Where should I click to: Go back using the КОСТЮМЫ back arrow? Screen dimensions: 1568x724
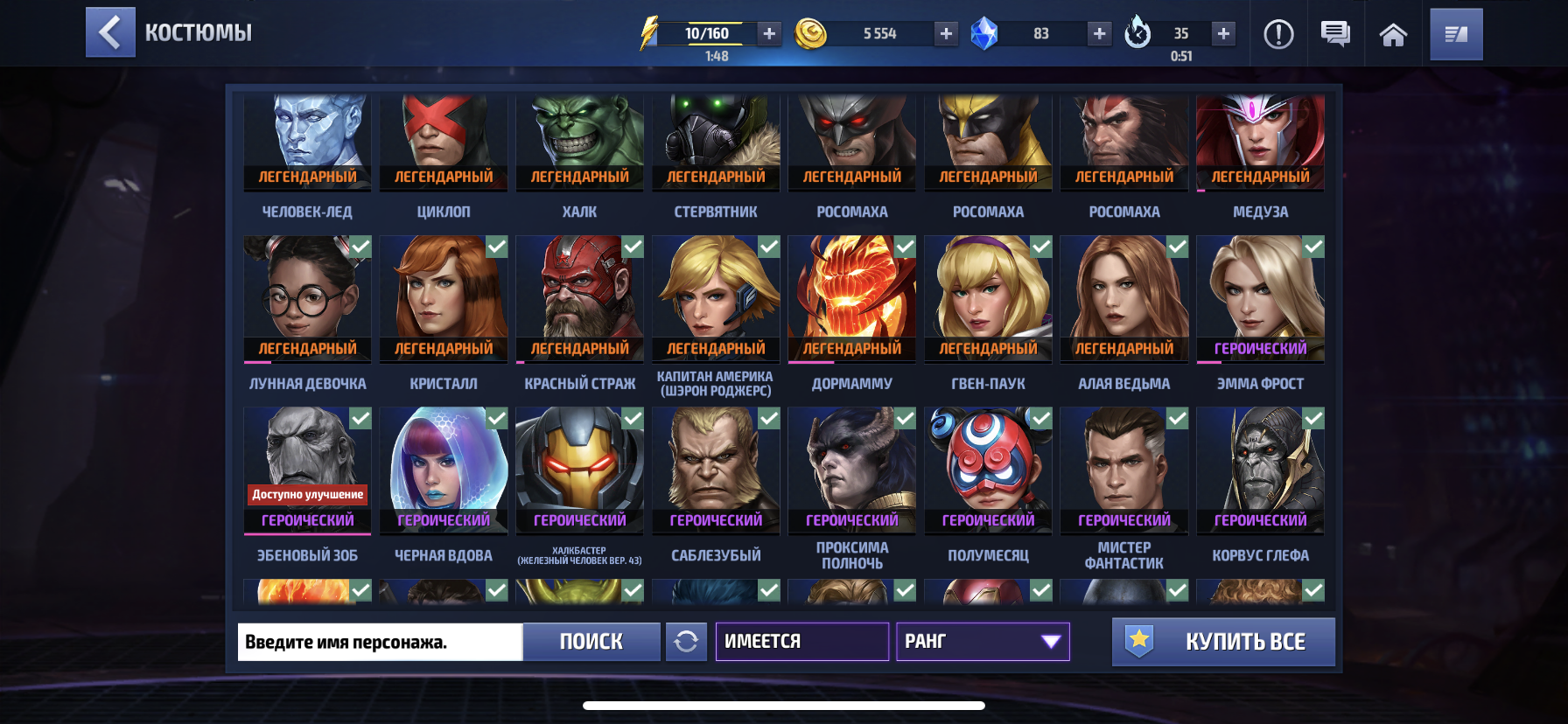[x=110, y=33]
